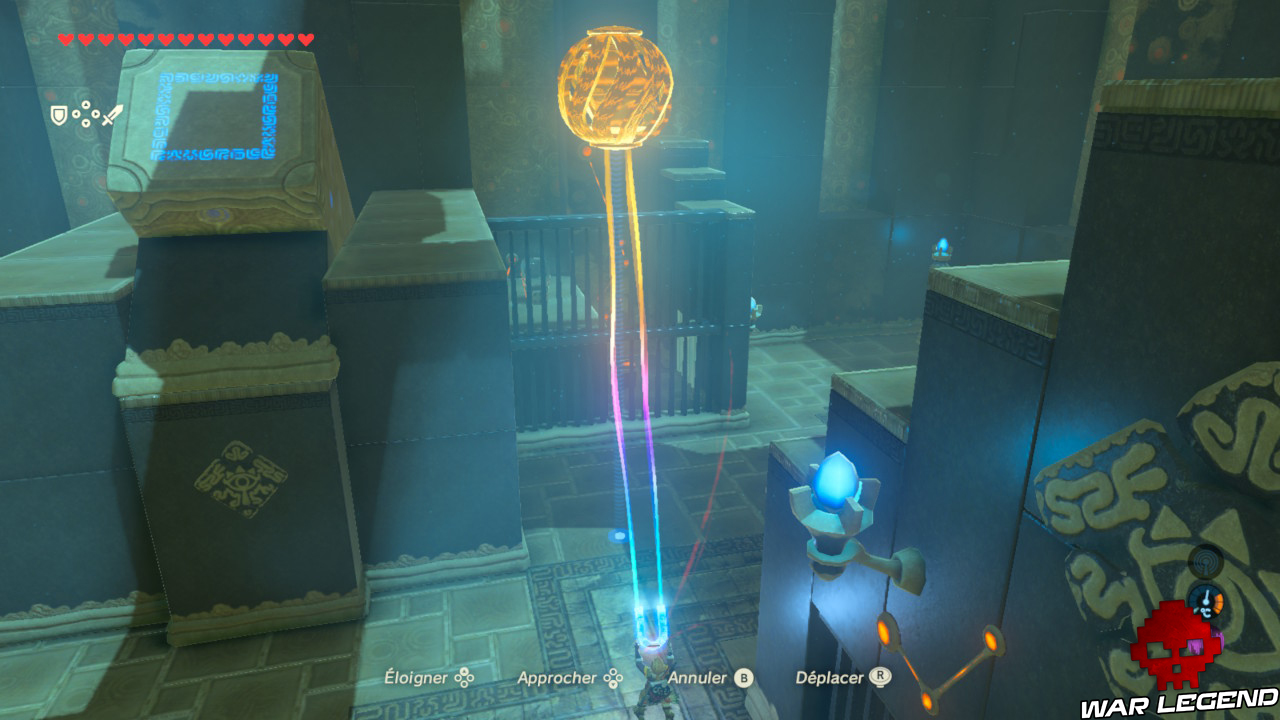Click the thermometer gauge beside the minimap
The height and width of the screenshot is (720, 1280).
point(1206,600)
